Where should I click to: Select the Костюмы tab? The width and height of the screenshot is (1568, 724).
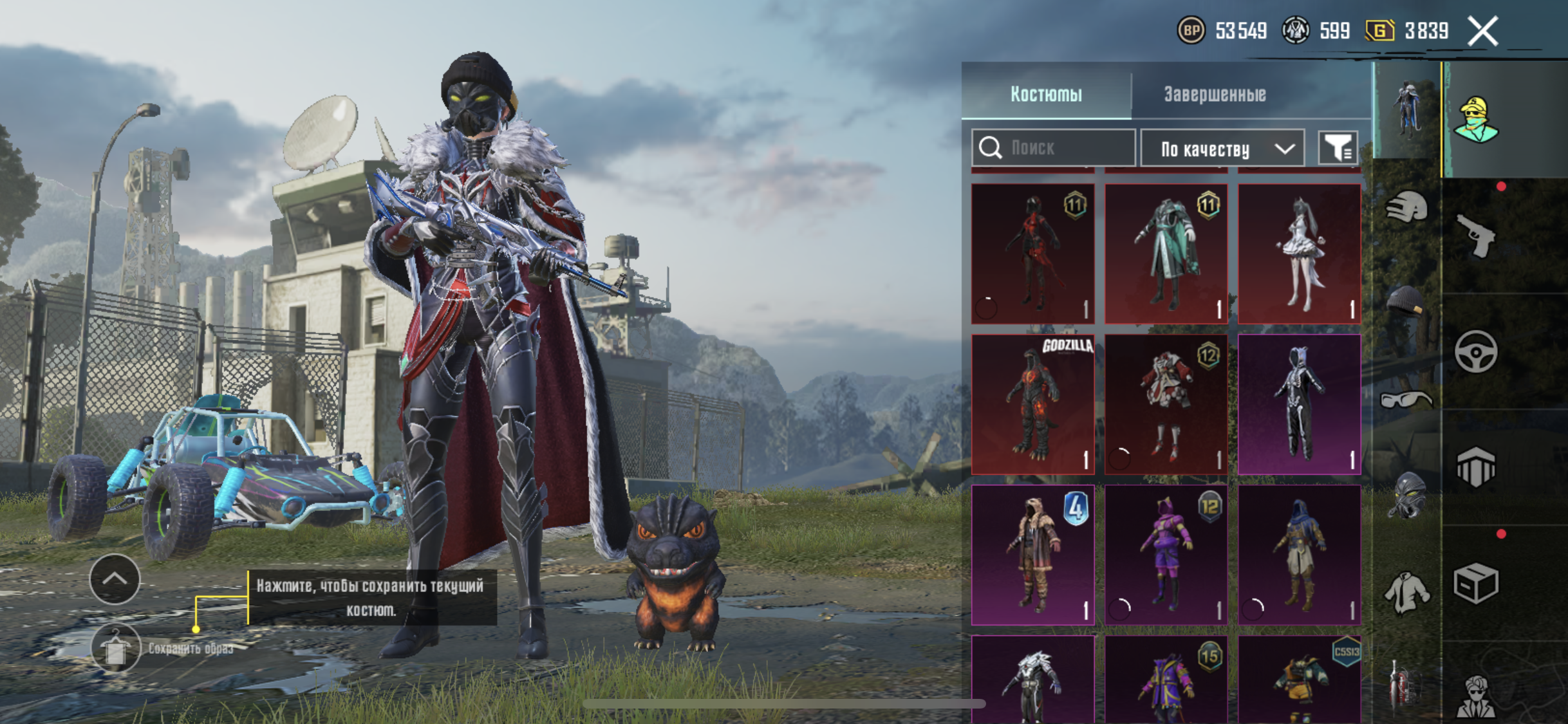(x=1046, y=94)
